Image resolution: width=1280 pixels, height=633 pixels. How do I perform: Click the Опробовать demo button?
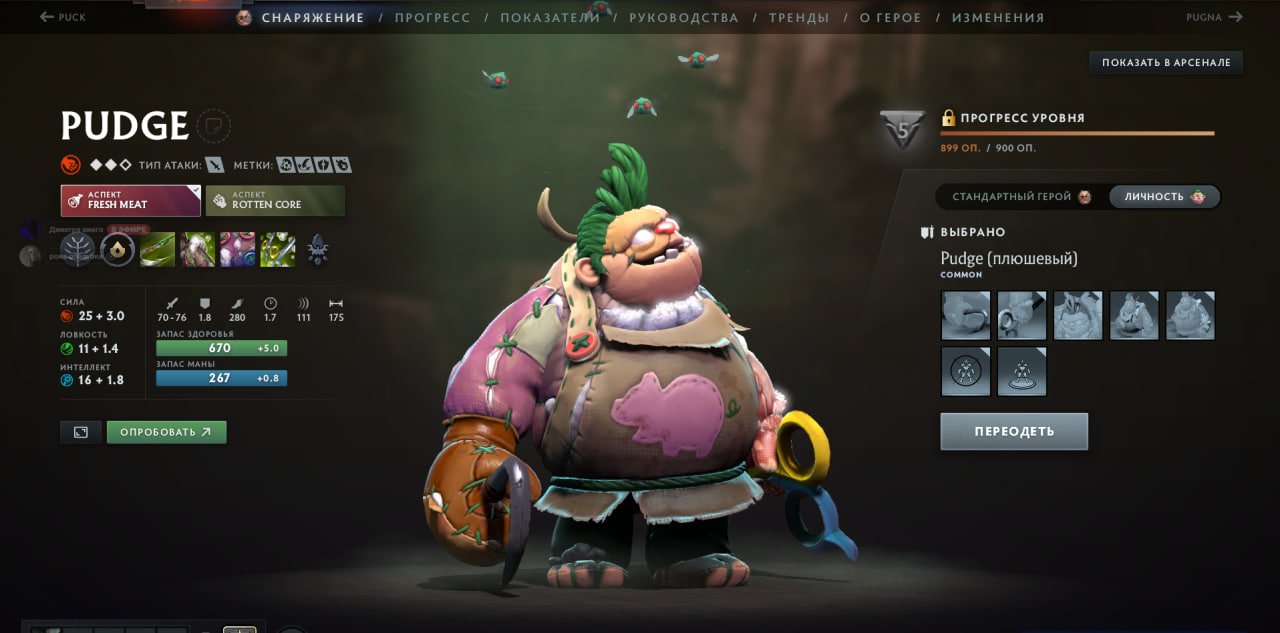pyautogui.click(x=166, y=432)
